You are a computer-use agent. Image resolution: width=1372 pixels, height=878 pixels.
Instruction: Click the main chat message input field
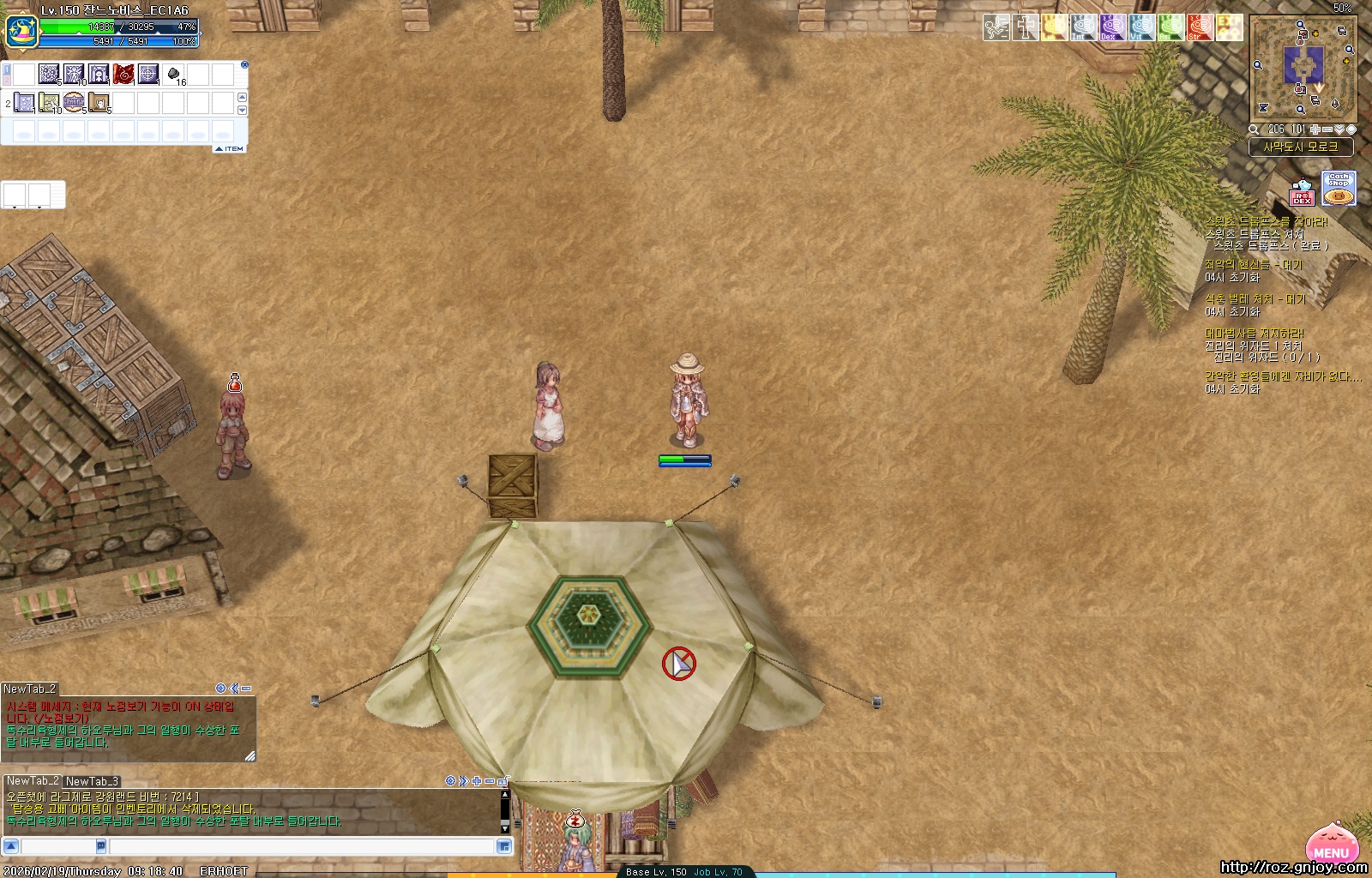point(302,846)
